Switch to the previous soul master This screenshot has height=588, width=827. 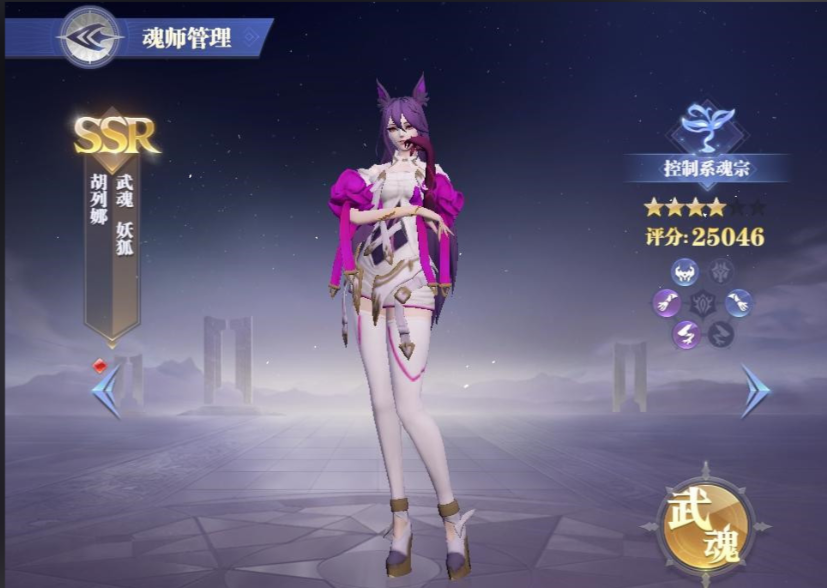click(x=106, y=391)
